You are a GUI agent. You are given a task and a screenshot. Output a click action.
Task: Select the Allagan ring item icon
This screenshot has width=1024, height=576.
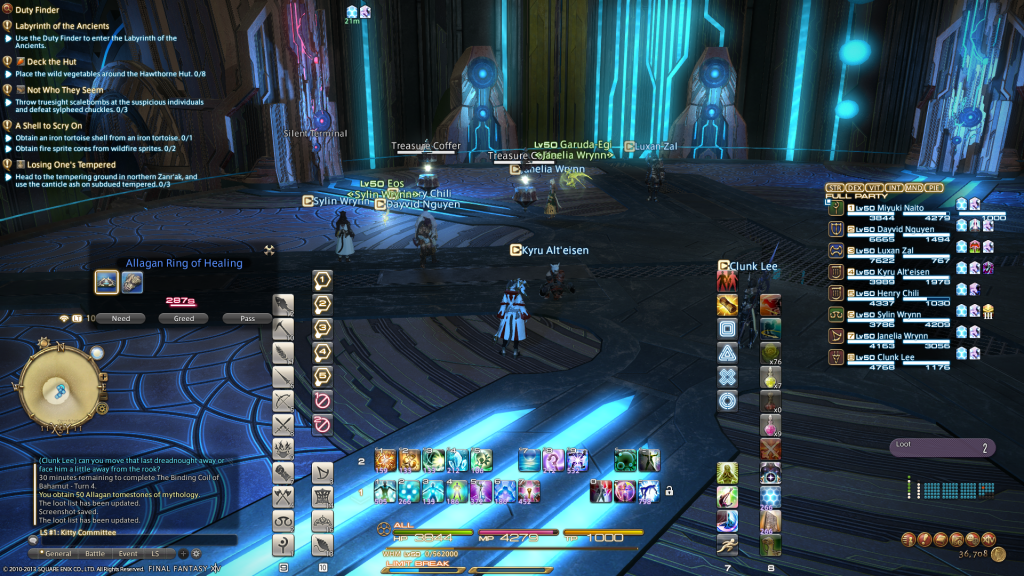coord(107,283)
